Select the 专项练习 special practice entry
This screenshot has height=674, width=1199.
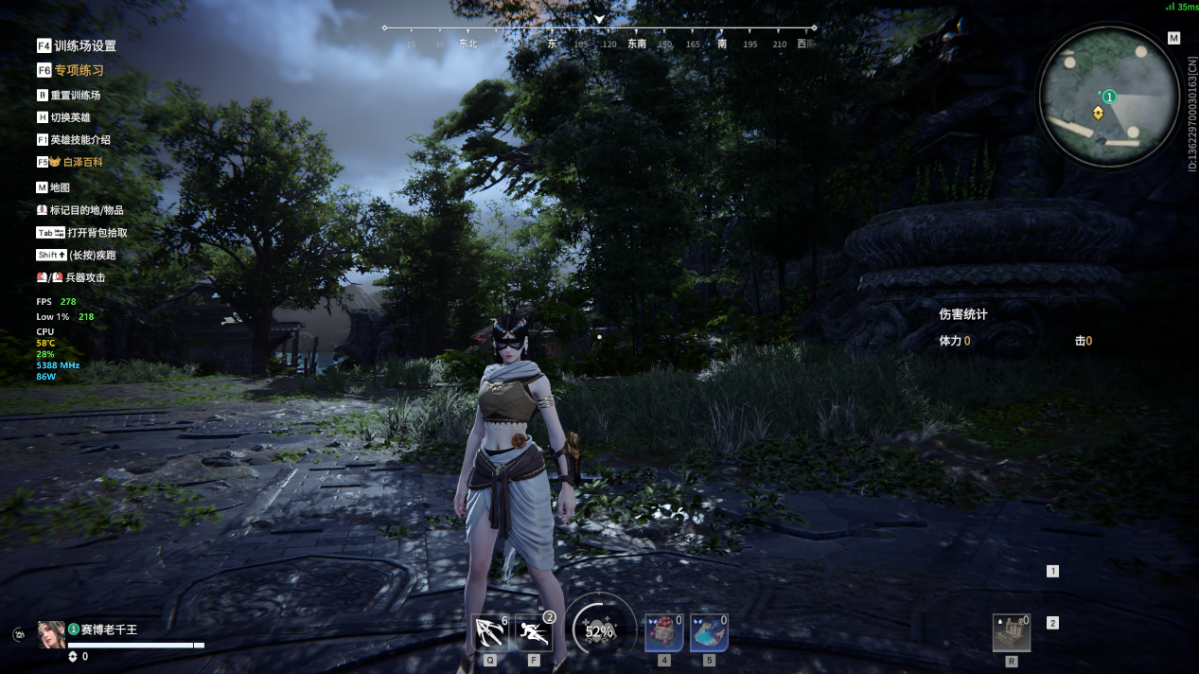[x=78, y=71]
